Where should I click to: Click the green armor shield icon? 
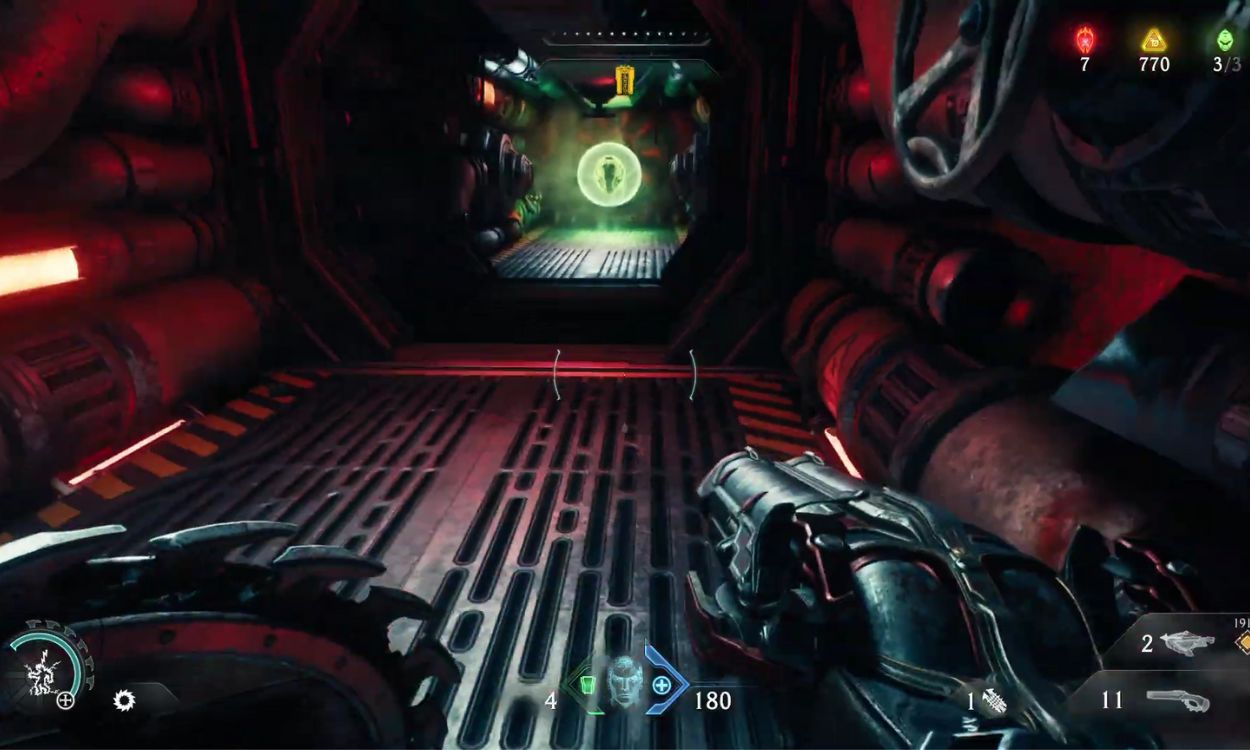coord(587,686)
